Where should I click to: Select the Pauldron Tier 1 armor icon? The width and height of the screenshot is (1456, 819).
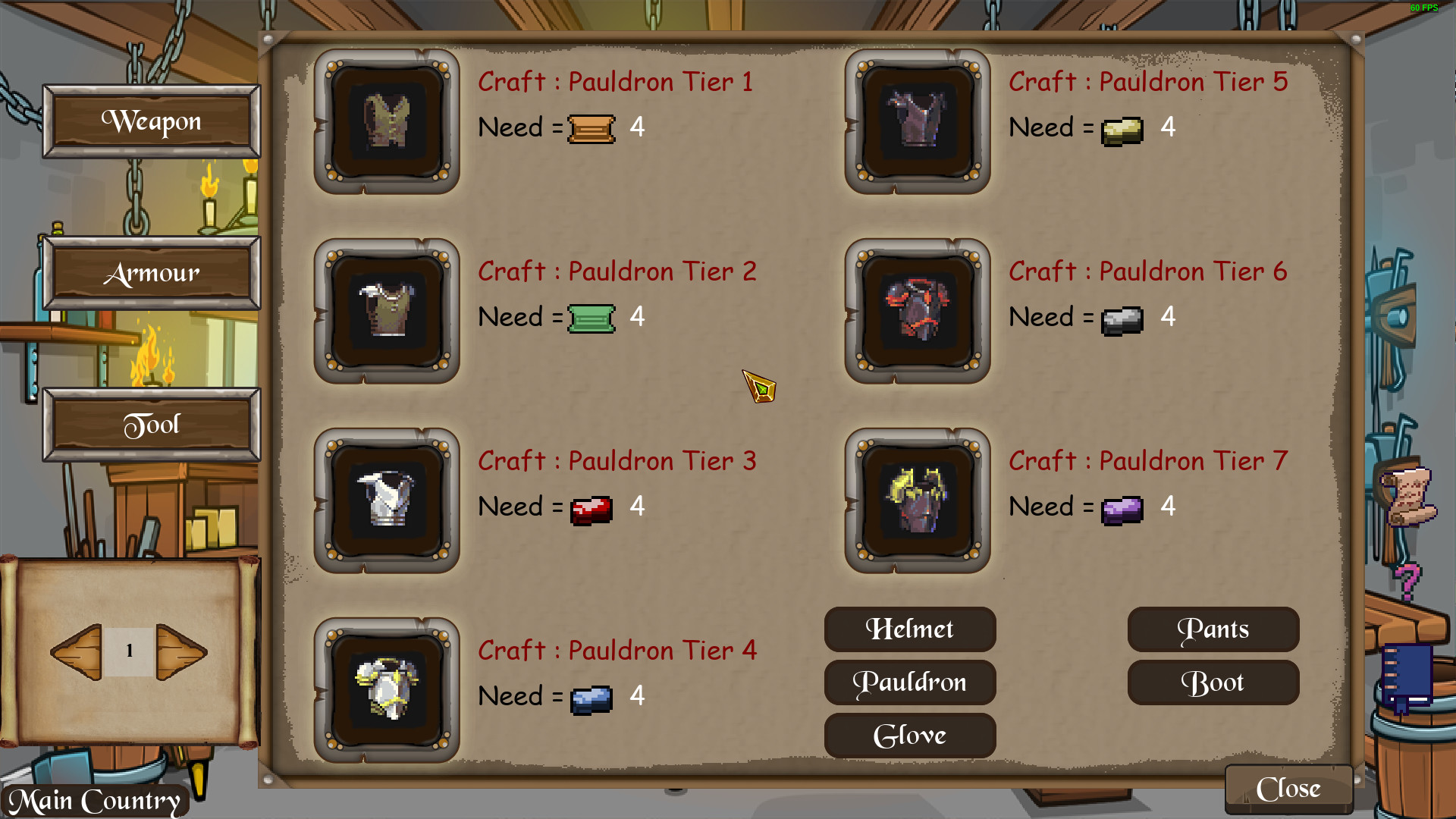(x=388, y=121)
